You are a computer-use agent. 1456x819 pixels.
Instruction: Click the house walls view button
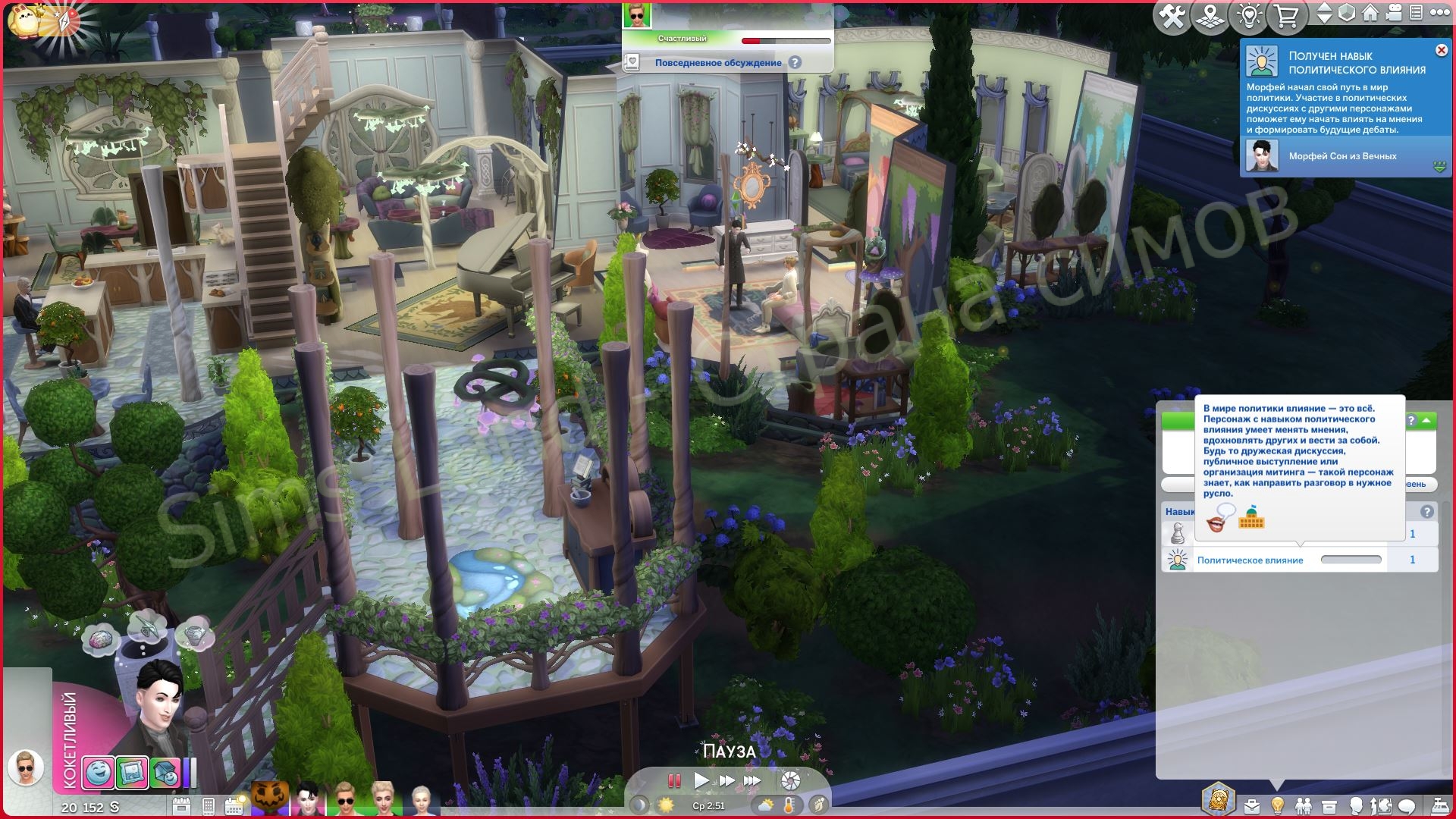coord(1370,13)
